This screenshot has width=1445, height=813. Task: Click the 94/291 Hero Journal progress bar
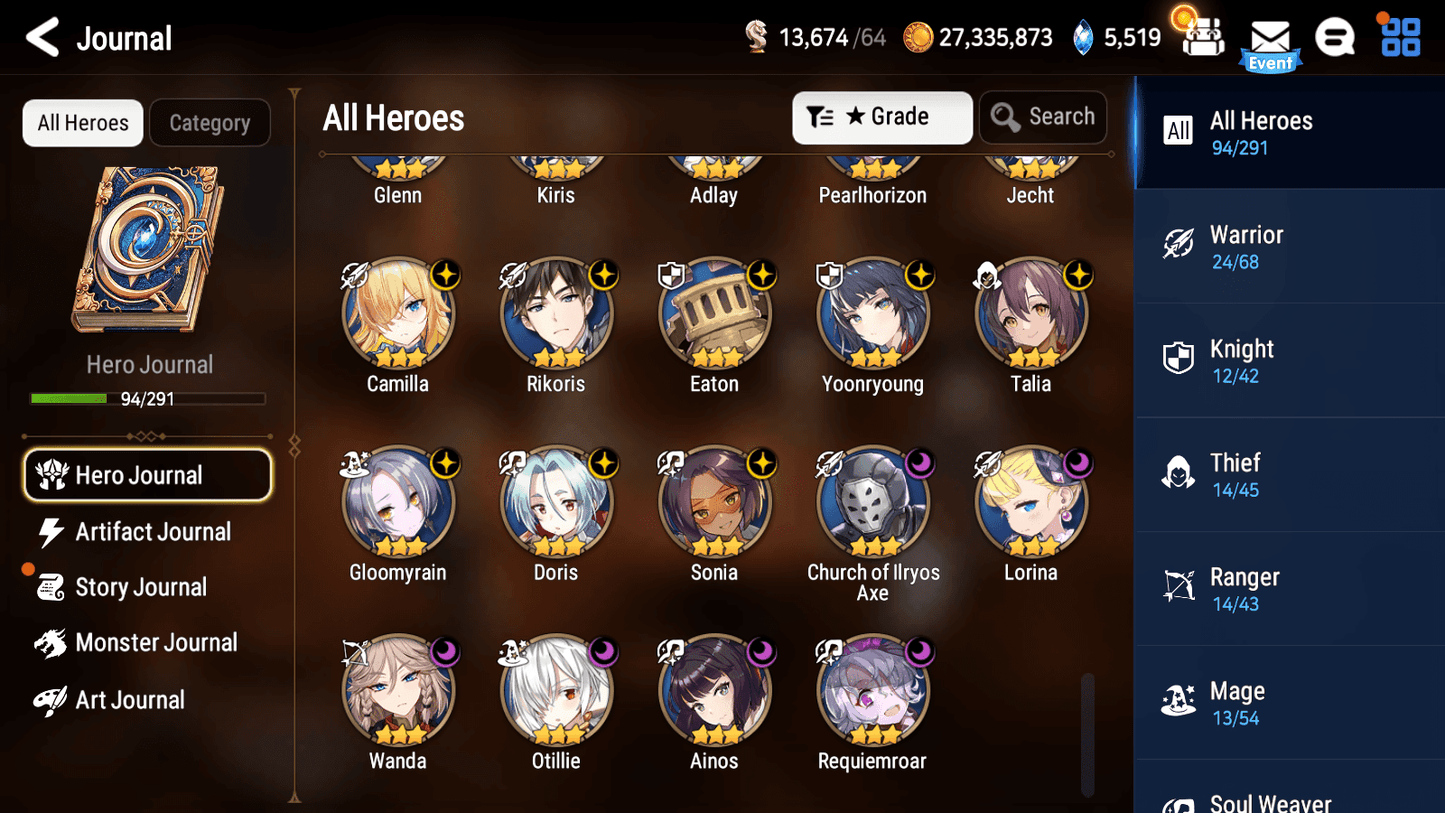pos(150,398)
